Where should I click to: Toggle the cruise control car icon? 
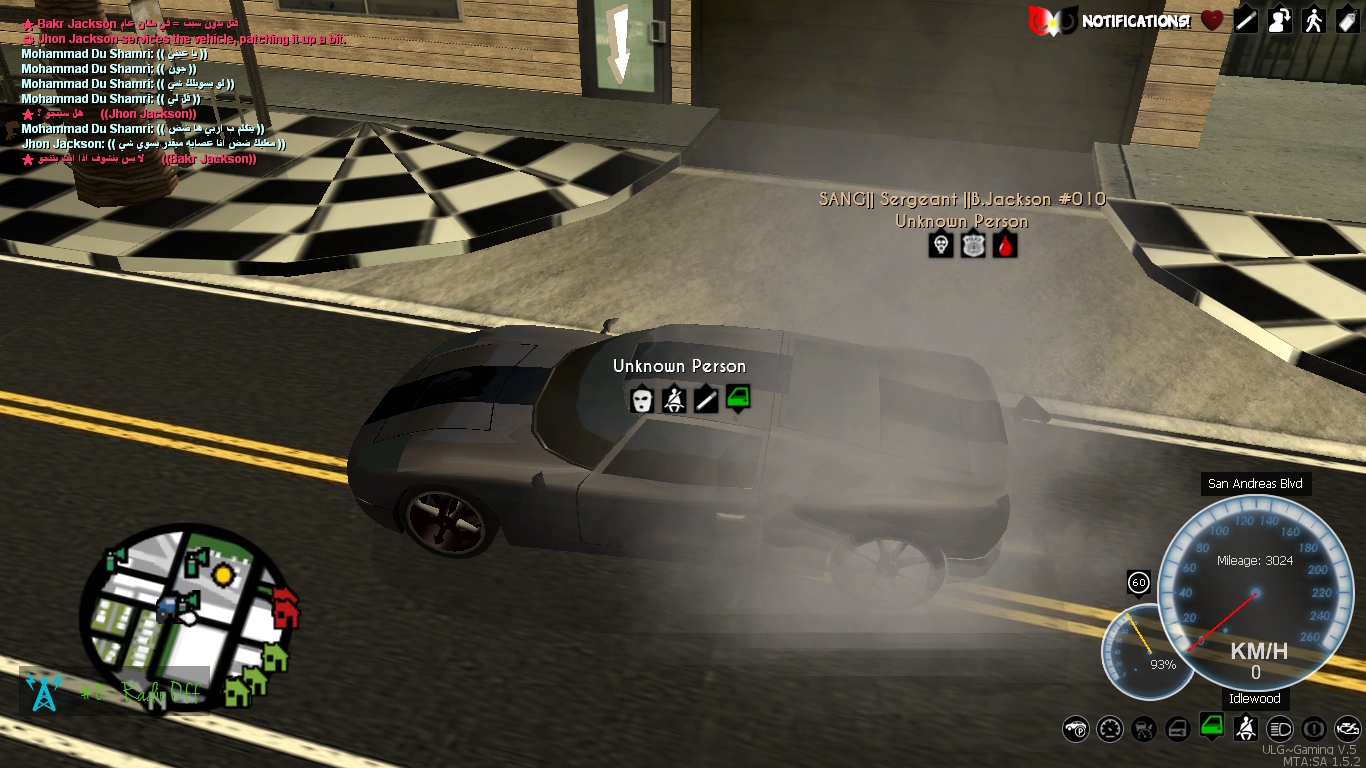point(1144,729)
